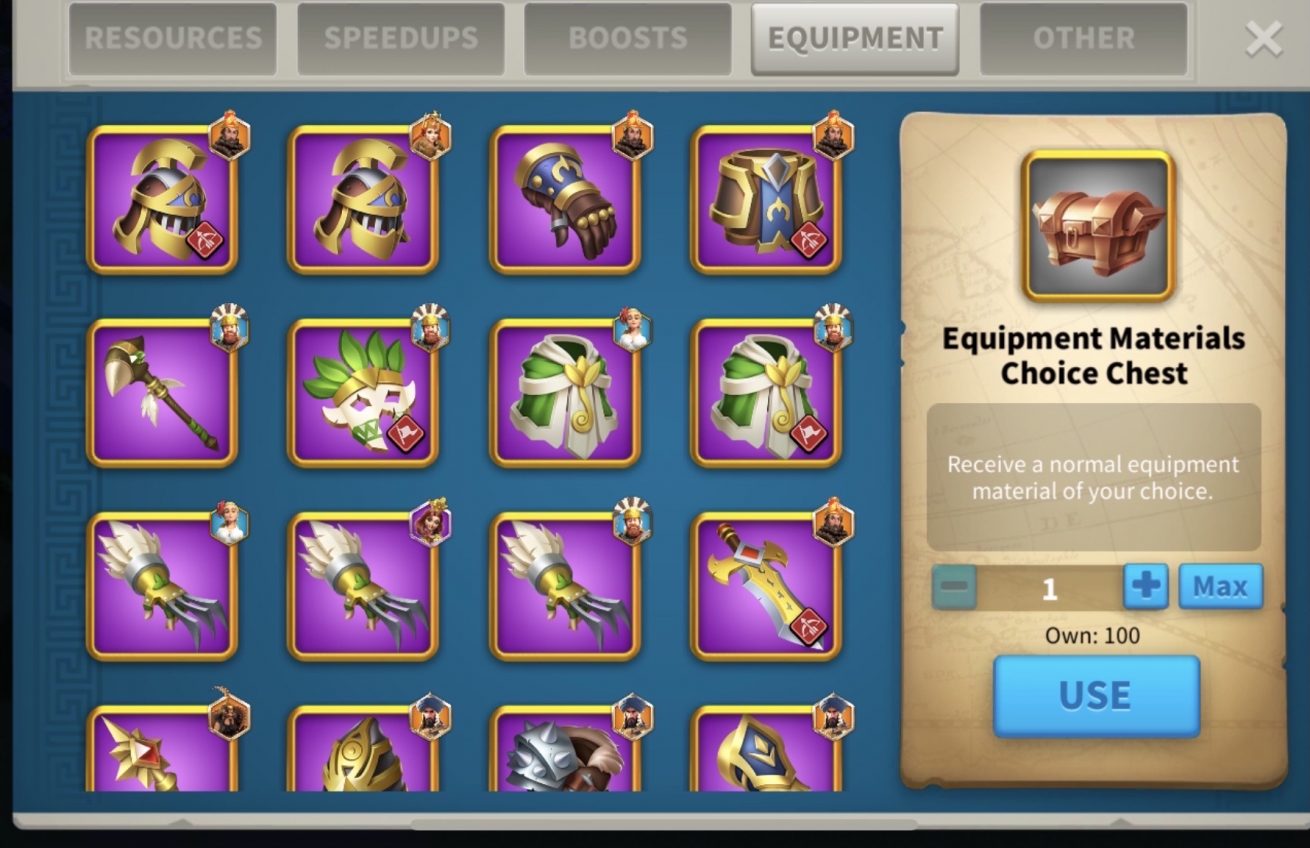Show the Boosts tab

tap(627, 39)
